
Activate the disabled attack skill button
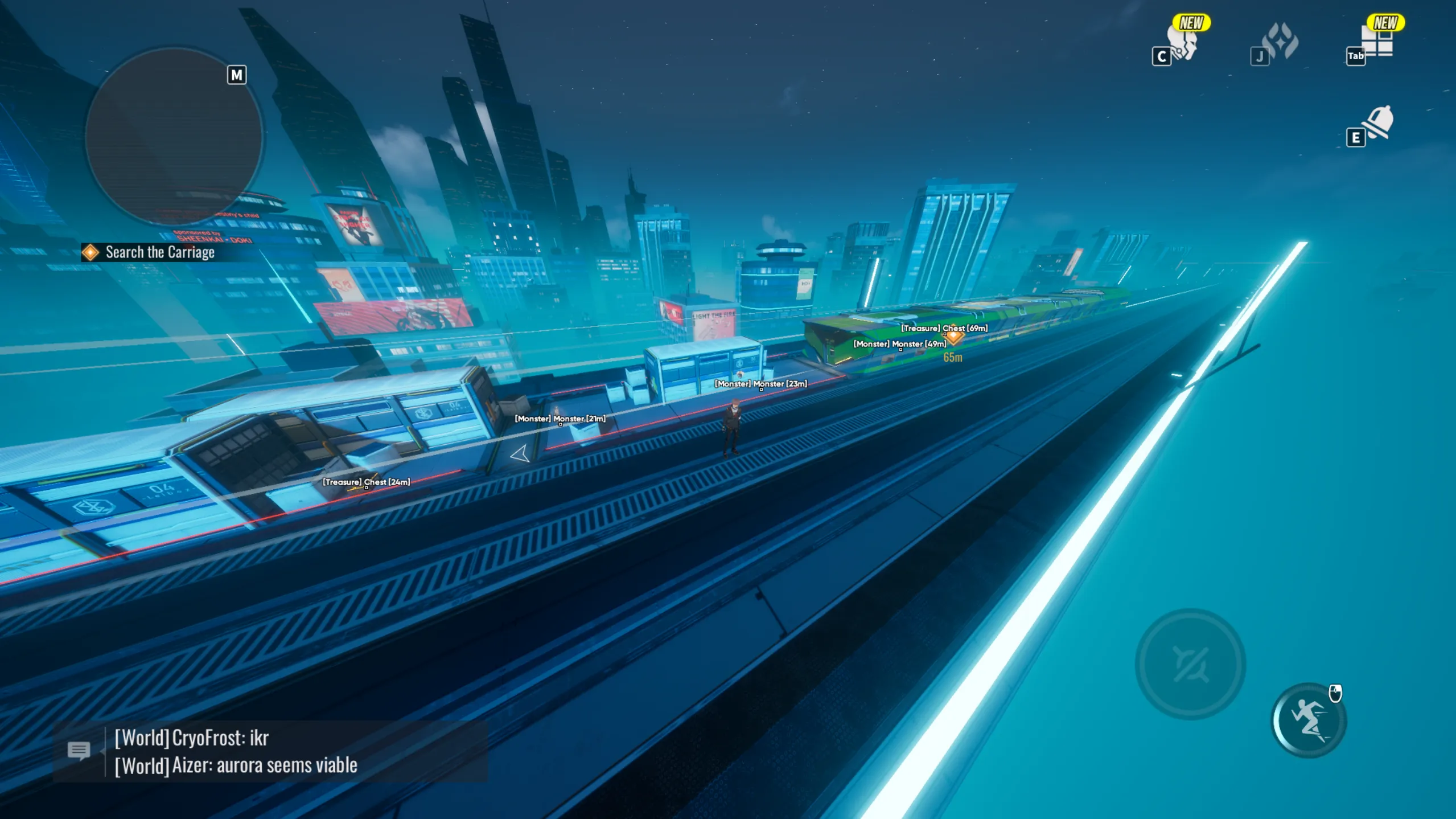point(1190,664)
